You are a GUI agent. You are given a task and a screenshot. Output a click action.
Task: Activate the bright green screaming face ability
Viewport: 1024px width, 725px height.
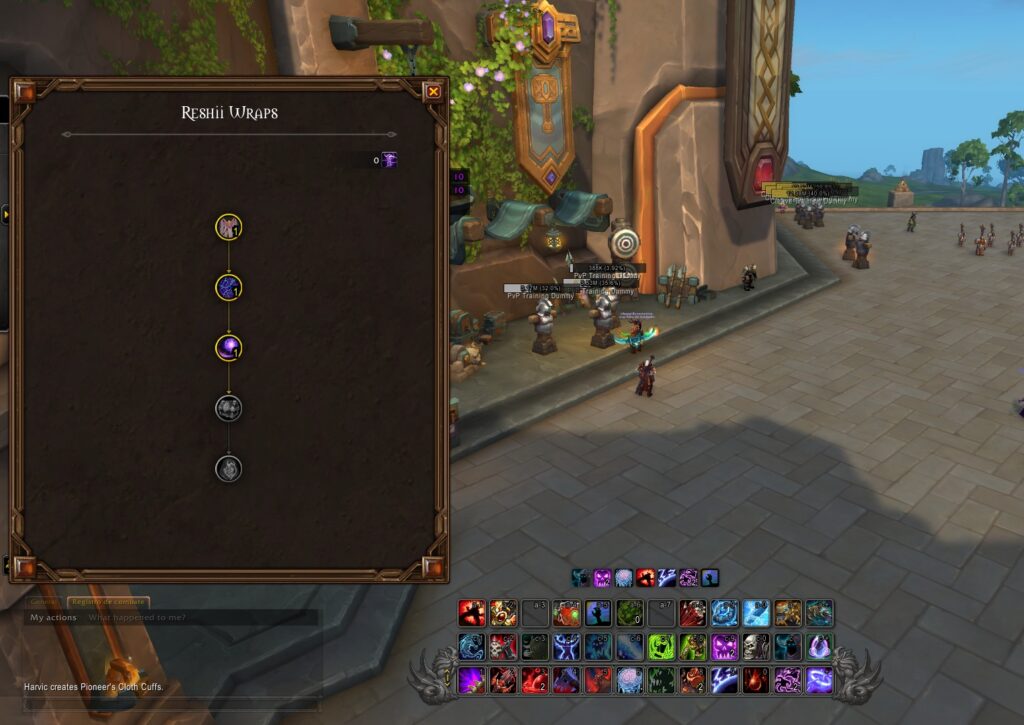click(x=662, y=647)
